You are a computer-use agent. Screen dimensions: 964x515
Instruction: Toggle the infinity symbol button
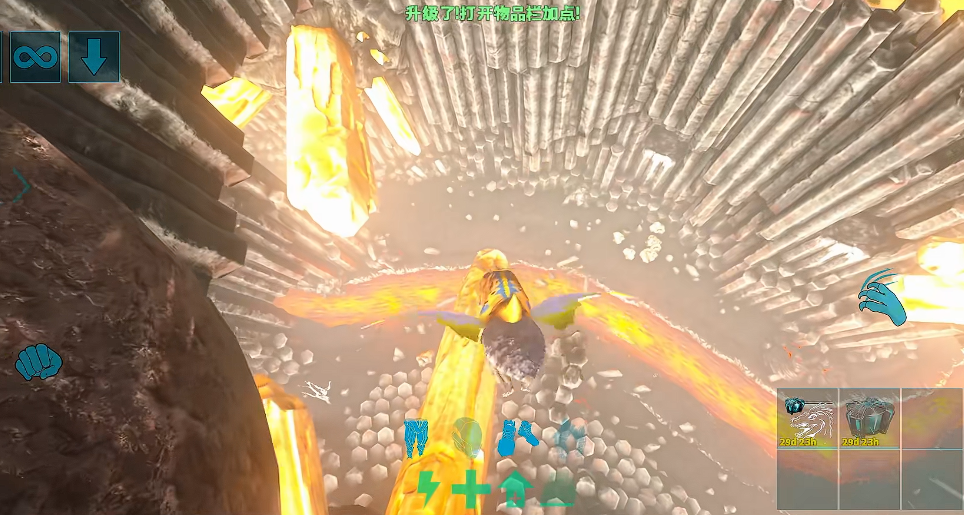point(35,57)
